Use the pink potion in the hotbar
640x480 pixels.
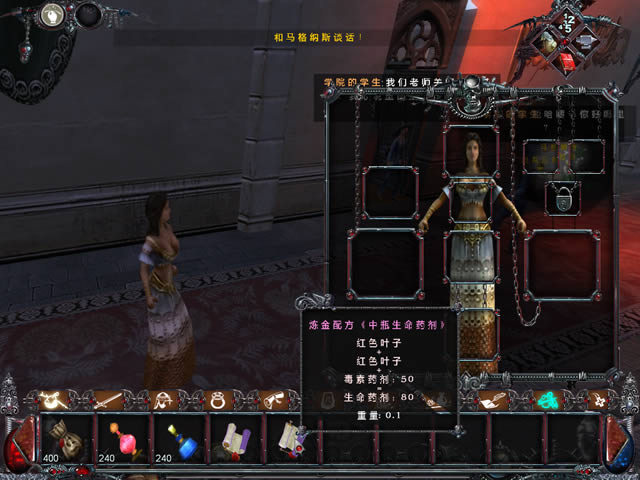click(x=125, y=441)
